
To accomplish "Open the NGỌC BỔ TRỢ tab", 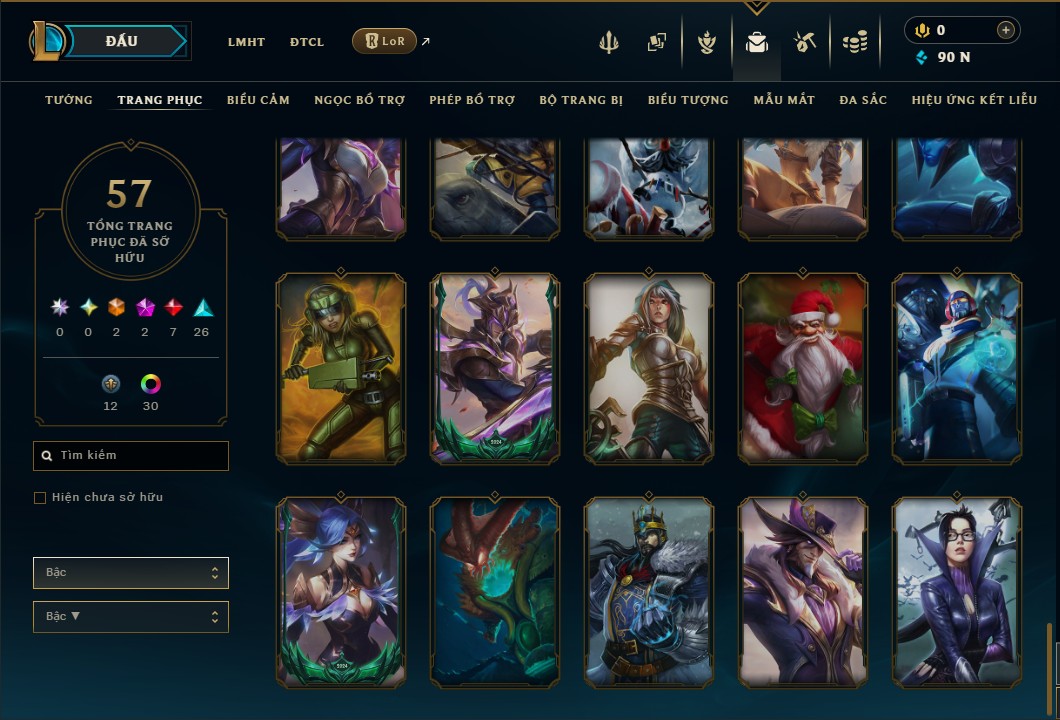I will click(359, 100).
